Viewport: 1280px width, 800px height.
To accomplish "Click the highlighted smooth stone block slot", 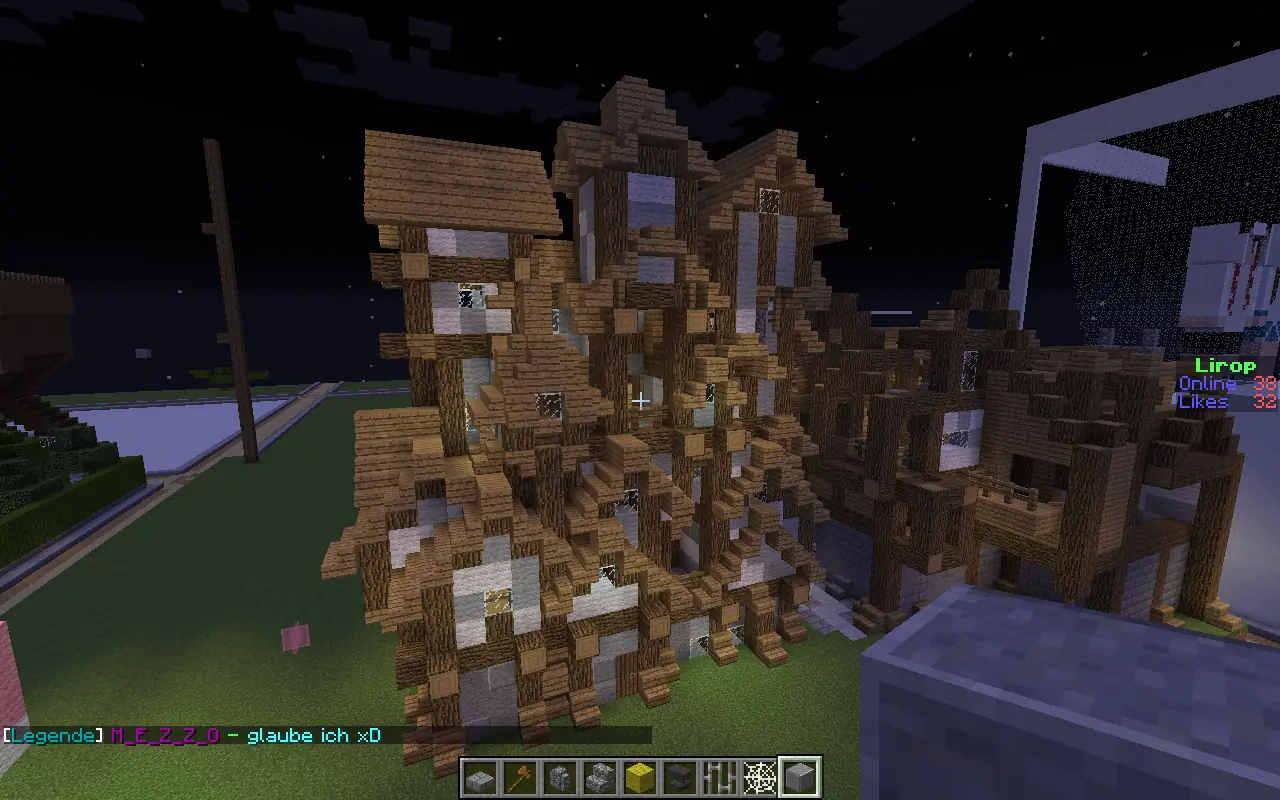I will (800, 777).
